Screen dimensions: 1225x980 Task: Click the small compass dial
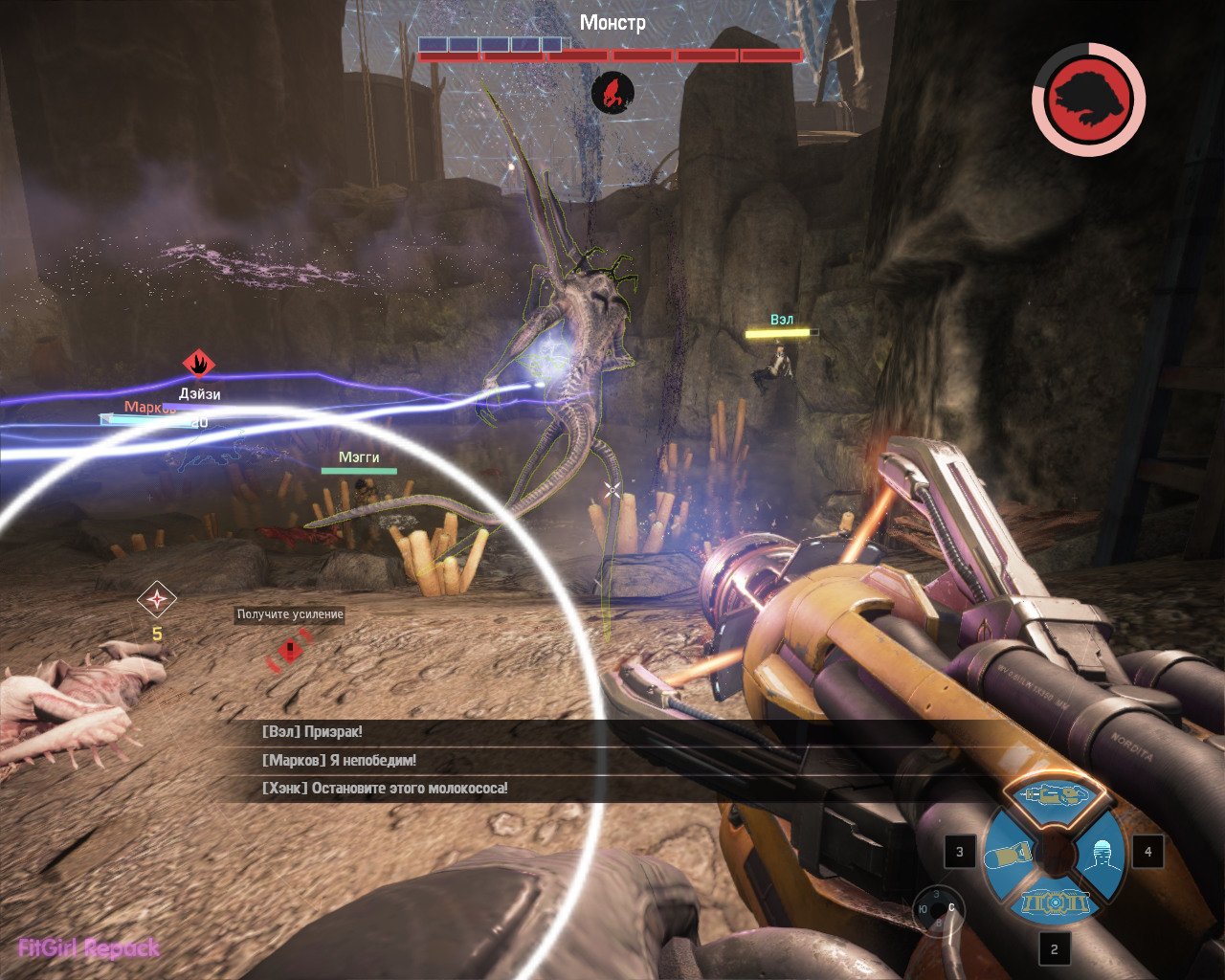pos(938,907)
